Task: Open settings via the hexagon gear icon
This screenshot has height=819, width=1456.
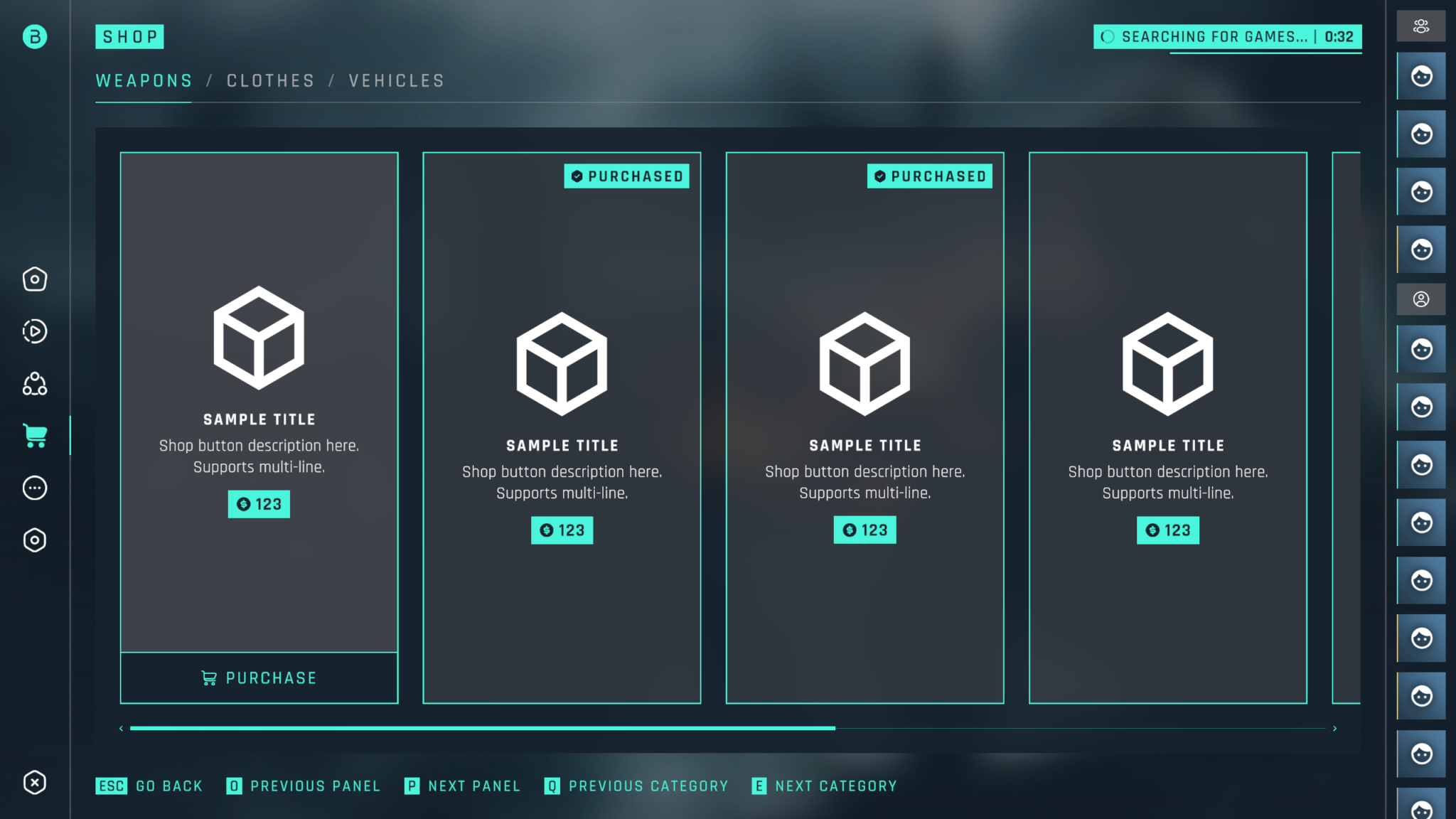Action: coord(34,540)
